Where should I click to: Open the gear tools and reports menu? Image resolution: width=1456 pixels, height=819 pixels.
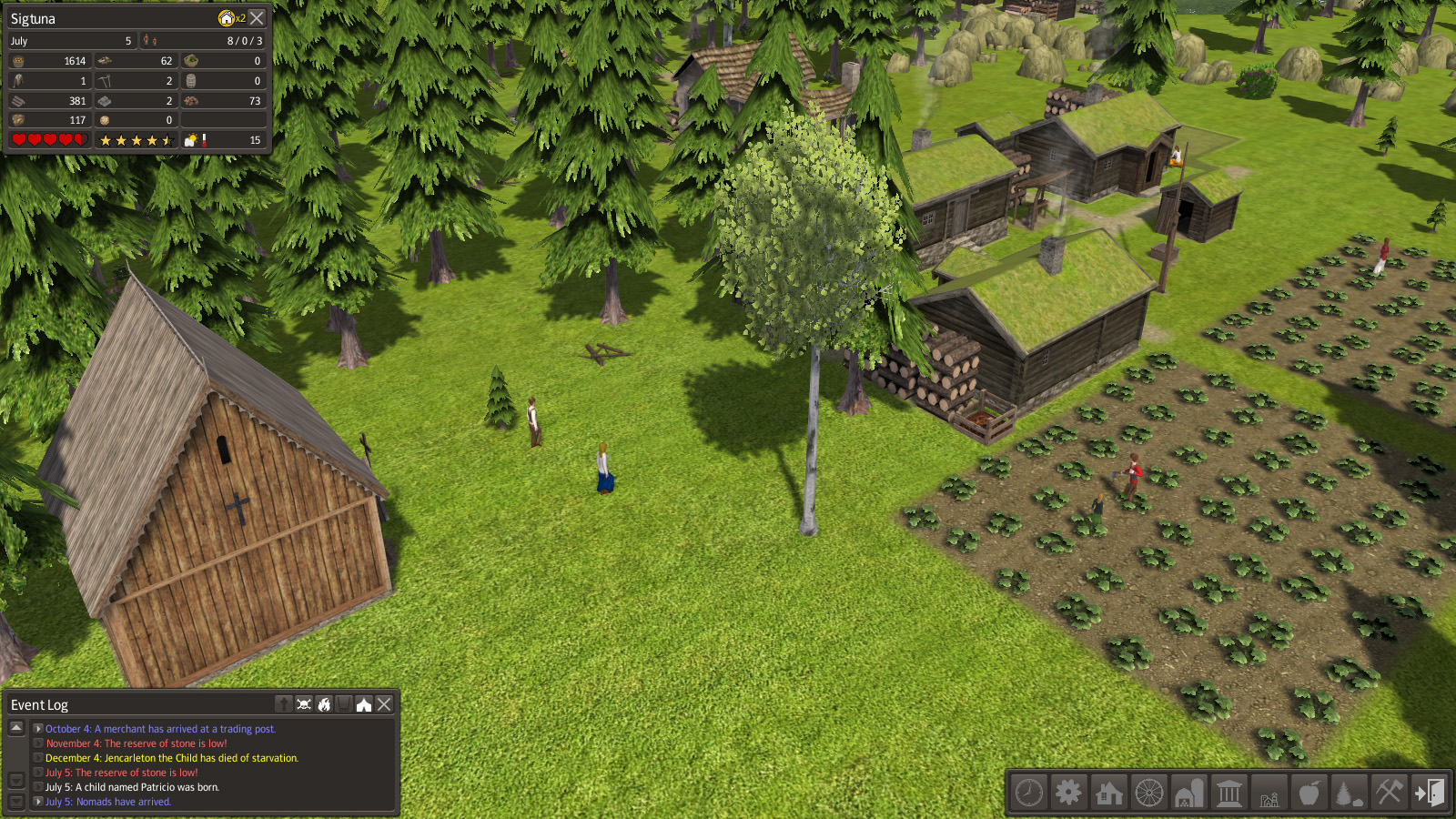pyautogui.click(x=1068, y=793)
